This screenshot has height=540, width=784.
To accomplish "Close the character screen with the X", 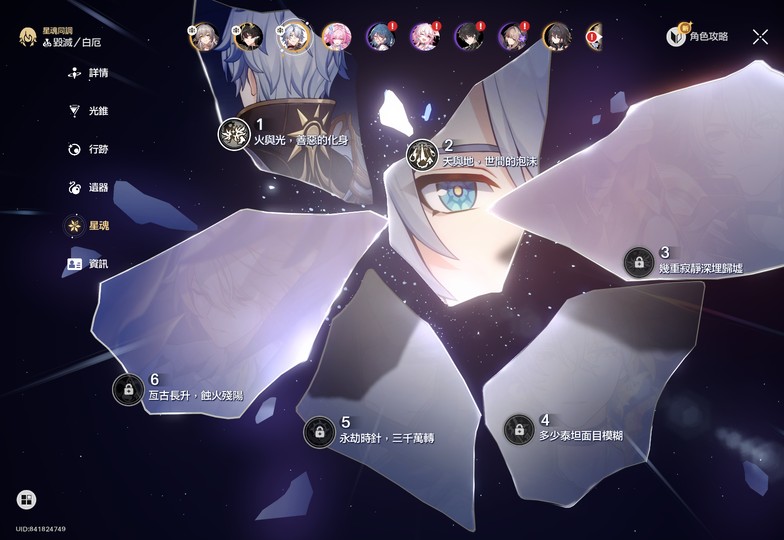I will click(760, 36).
